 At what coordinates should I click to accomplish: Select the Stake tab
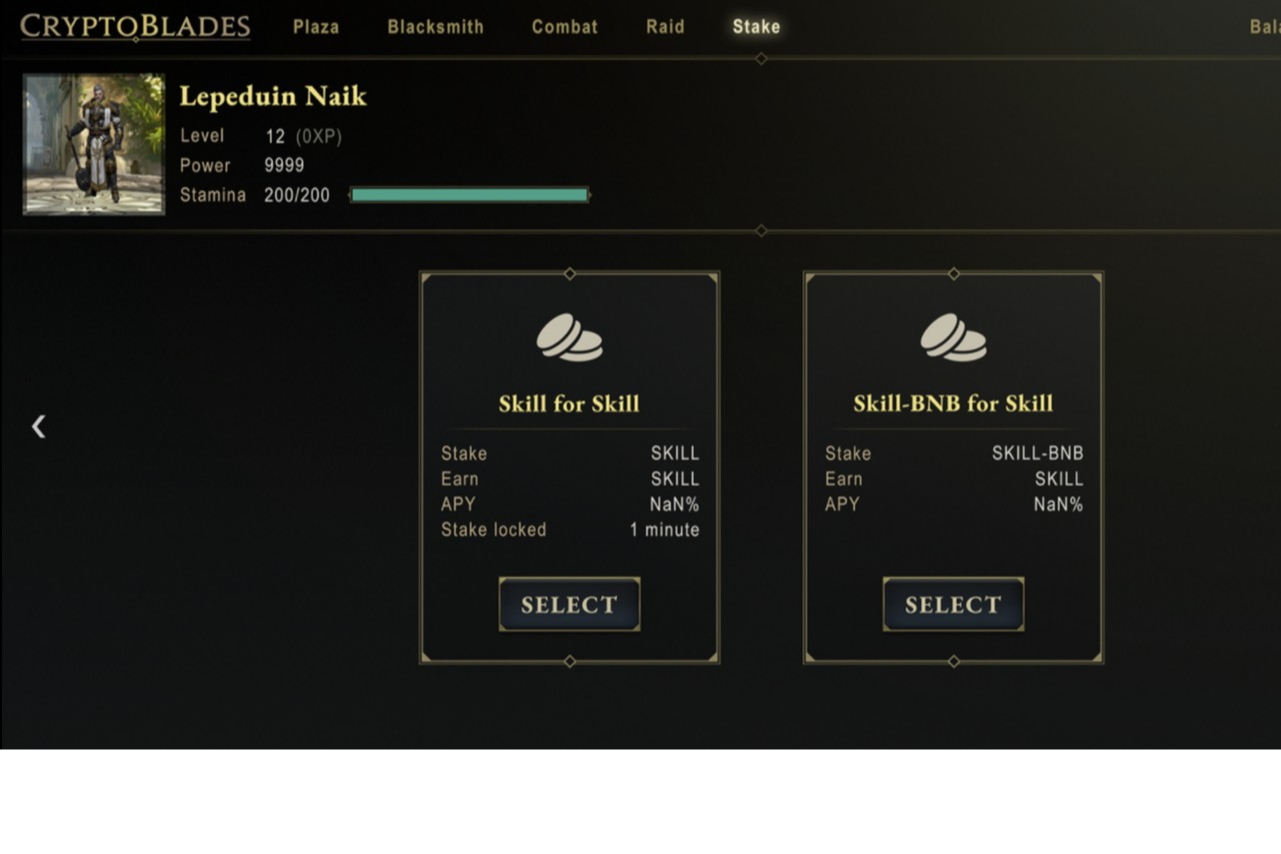756,27
